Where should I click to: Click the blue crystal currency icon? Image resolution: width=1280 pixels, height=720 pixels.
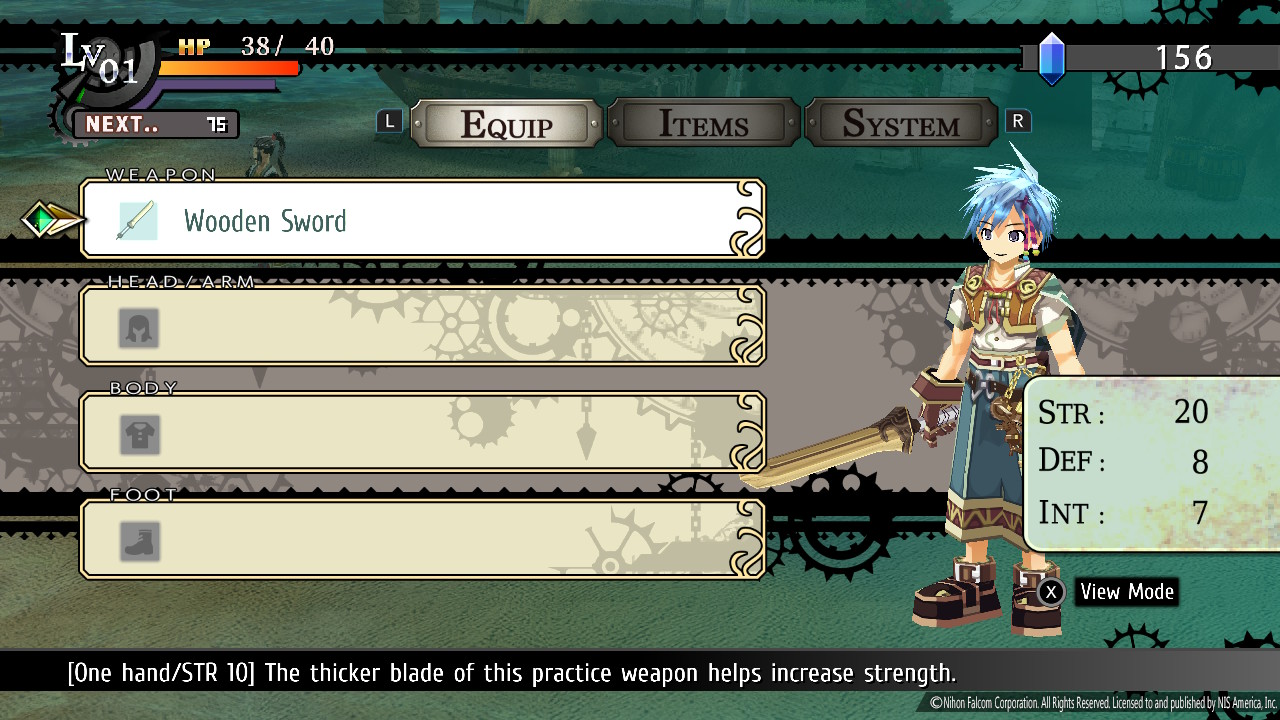[x=1052, y=57]
